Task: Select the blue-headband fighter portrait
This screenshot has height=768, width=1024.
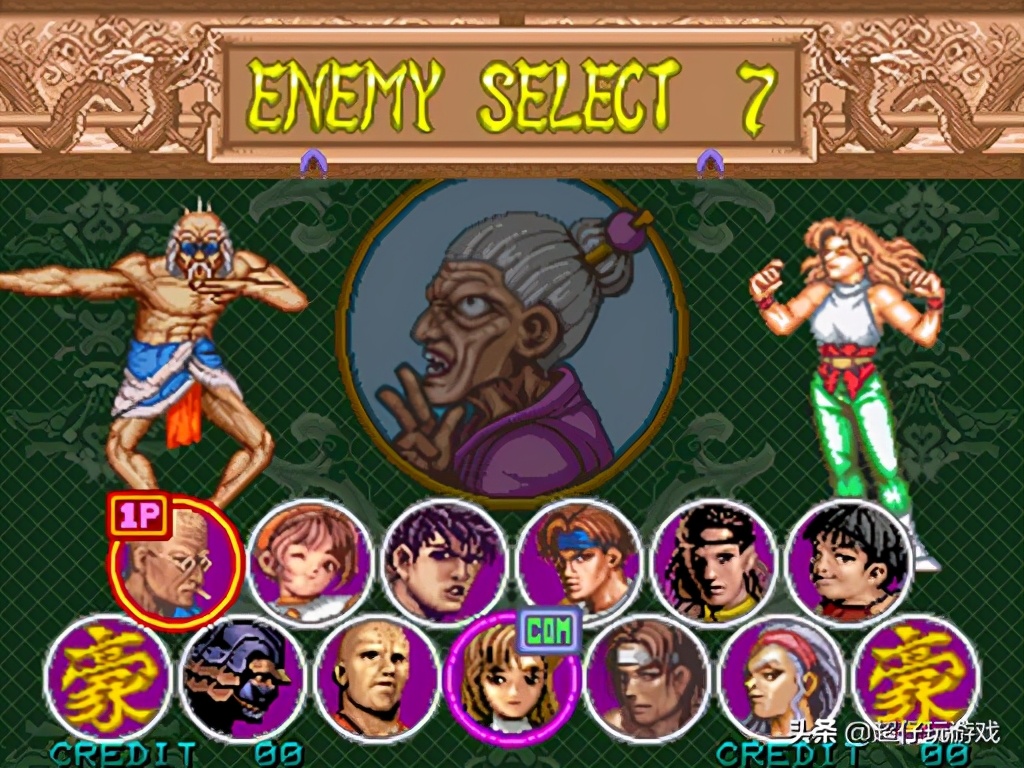Action: 579,563
